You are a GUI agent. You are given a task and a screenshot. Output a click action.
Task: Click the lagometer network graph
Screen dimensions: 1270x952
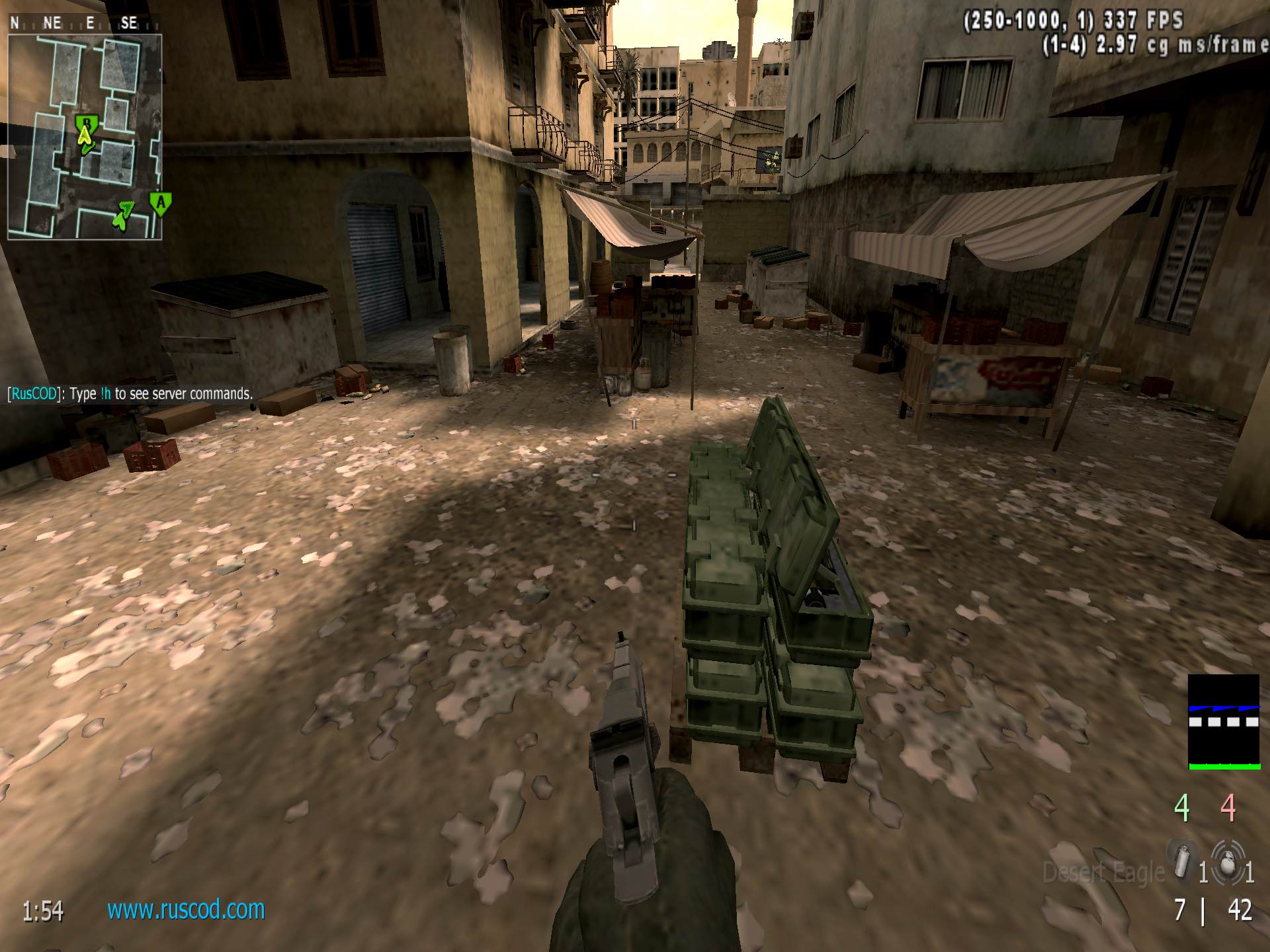pos(1224,722)
